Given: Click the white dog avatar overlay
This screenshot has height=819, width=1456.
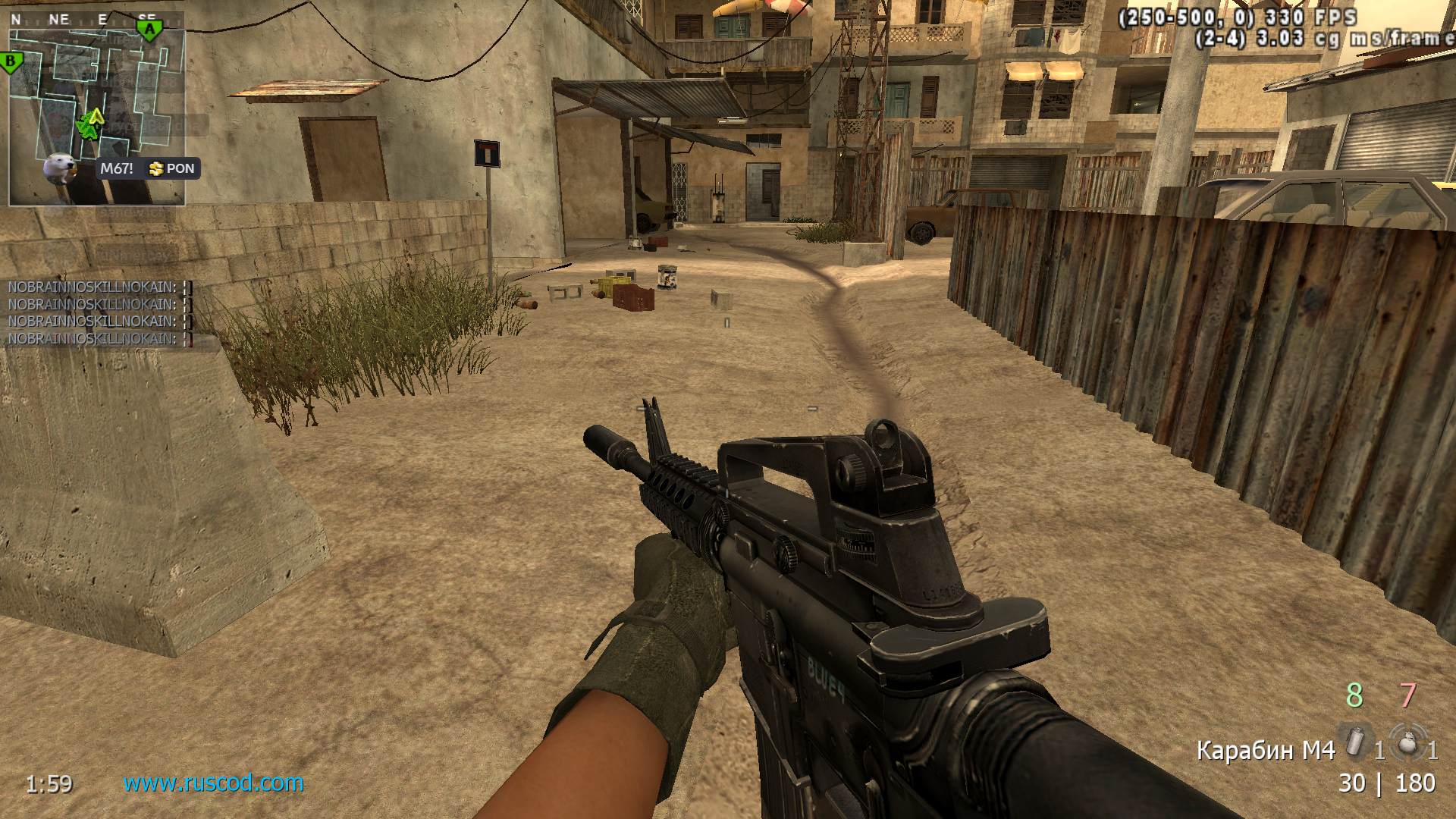Looking at the screenshot, I should [58, 168].
